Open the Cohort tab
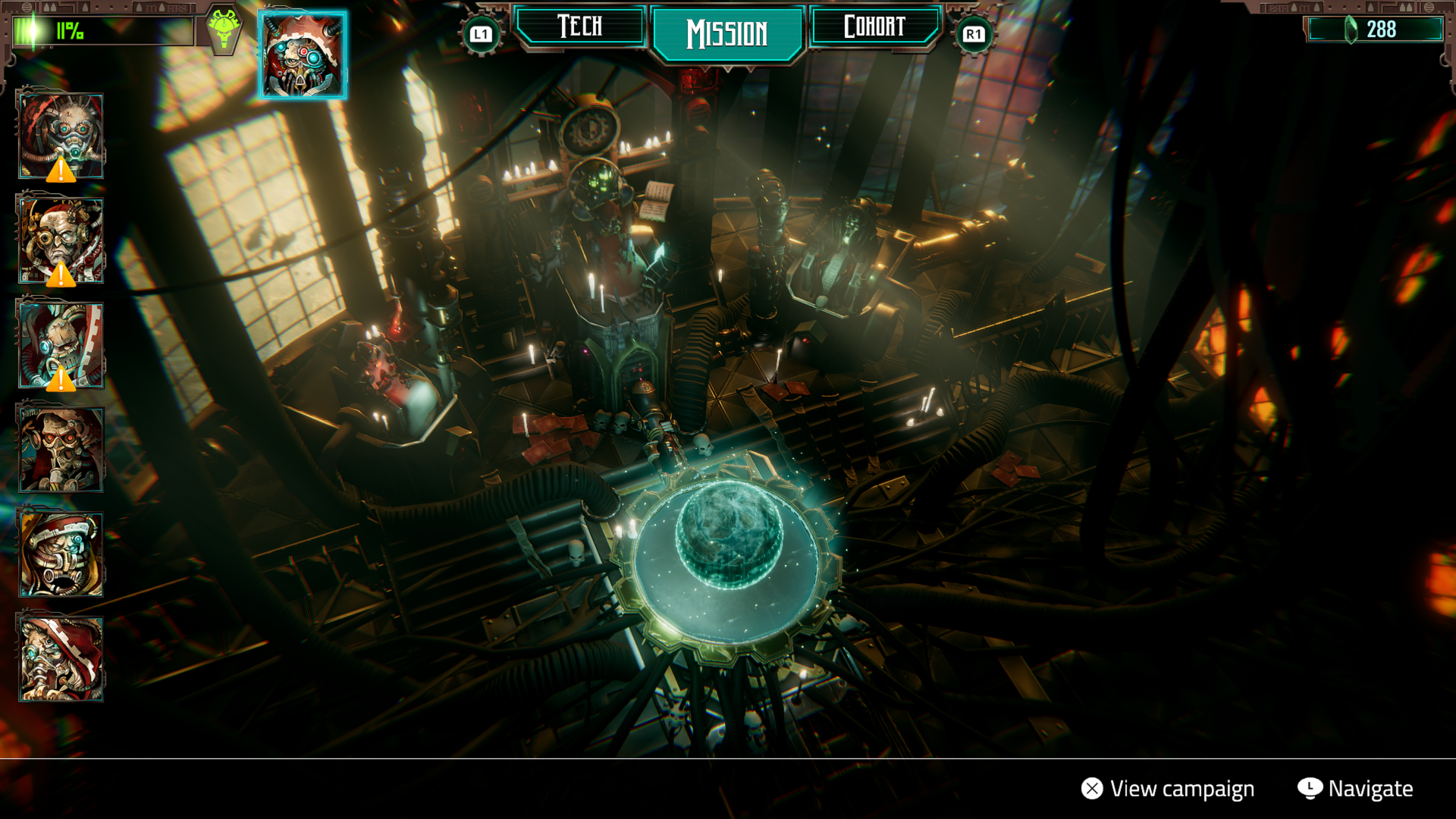Image resolution: width=1456 pixels, height=819 pixels. point(874,27)
